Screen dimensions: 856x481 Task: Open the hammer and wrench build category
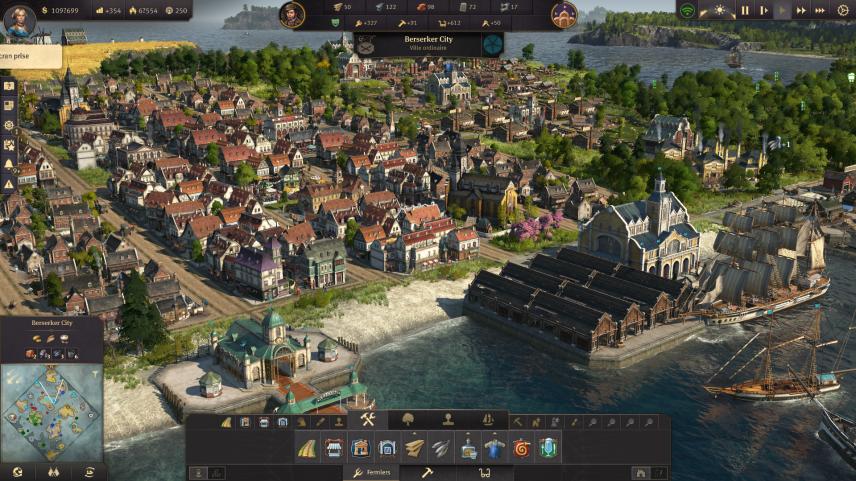click(x=367, y=419)
